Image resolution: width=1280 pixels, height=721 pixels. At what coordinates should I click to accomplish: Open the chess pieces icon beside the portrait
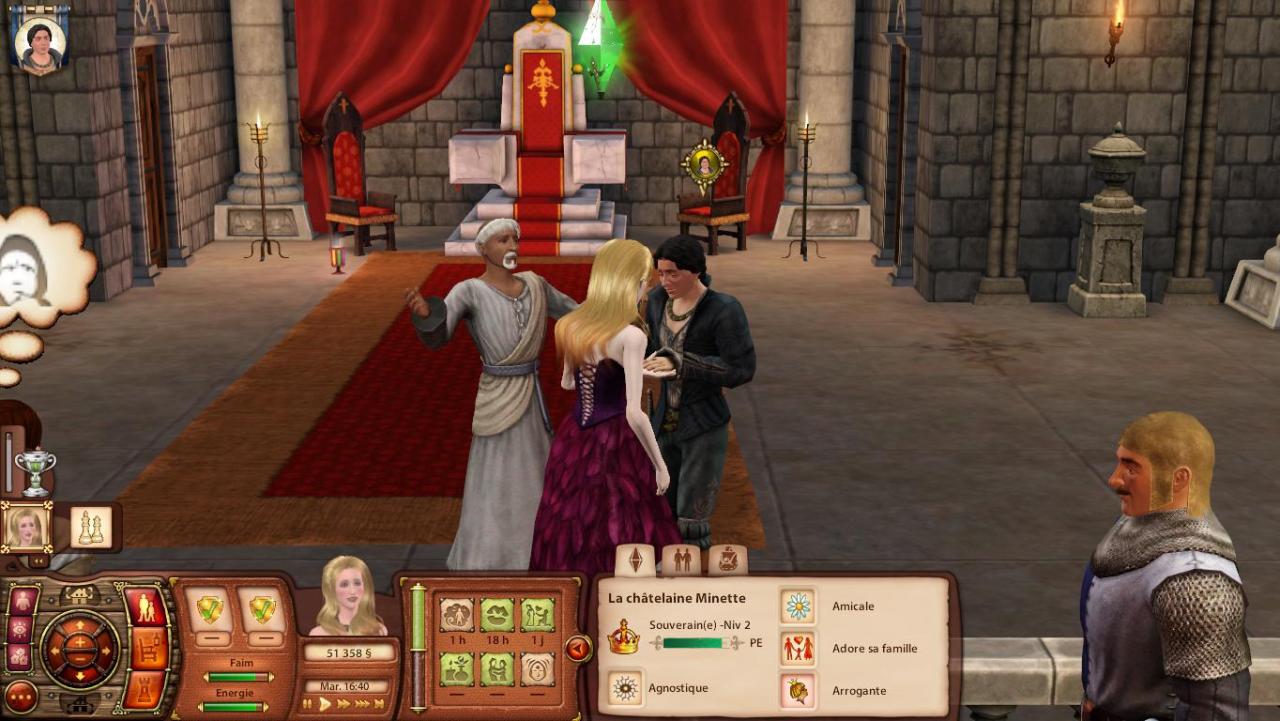tap(91, 527)
